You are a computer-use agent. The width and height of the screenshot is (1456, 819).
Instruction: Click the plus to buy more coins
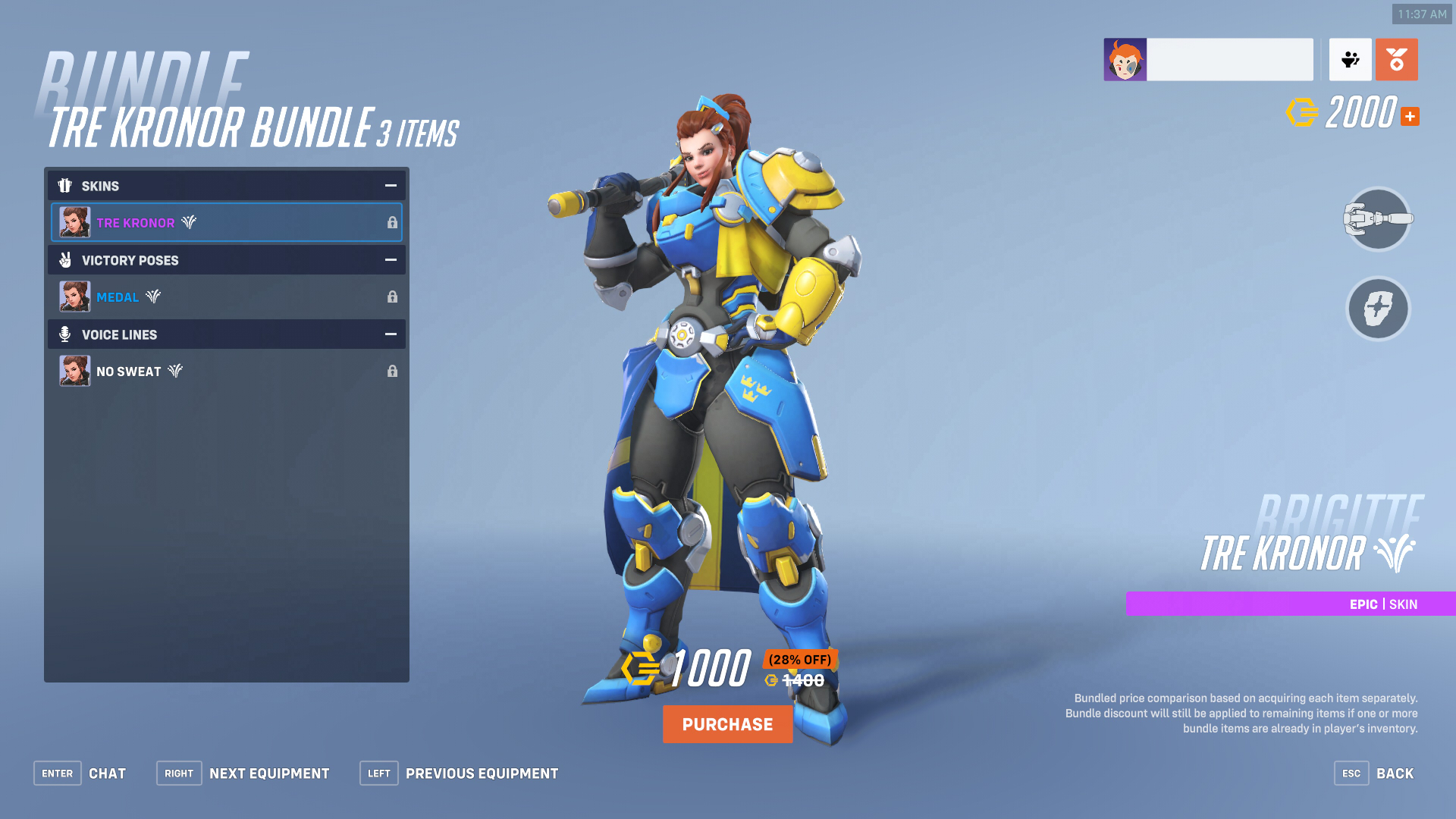pyautogui.click(x=1409, y=115)
